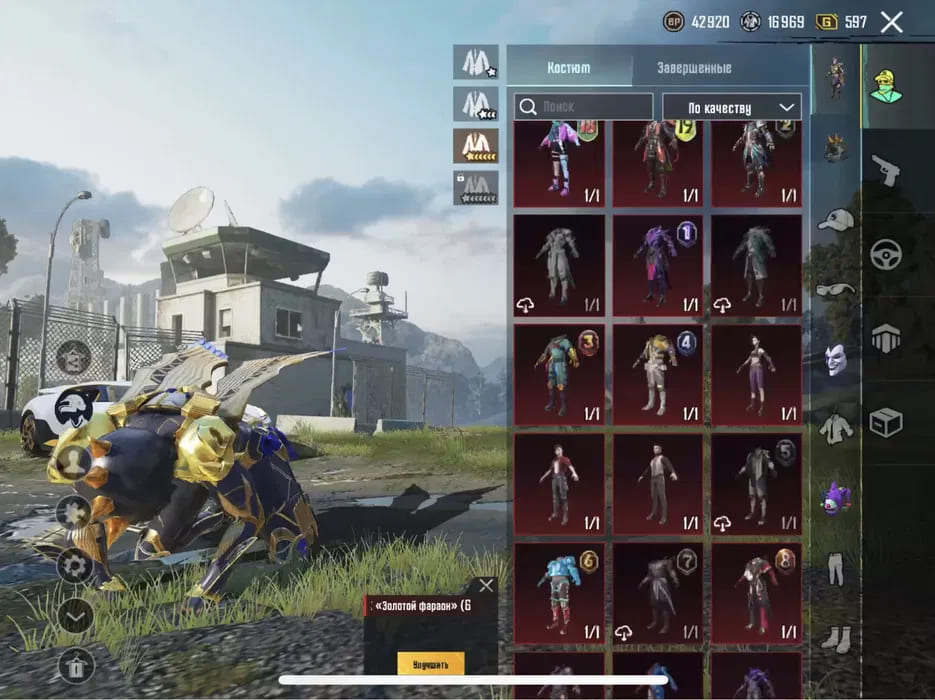Open the По качеству sort dropdown
This screenshot has height=700, width=935.
click(731, 107)
